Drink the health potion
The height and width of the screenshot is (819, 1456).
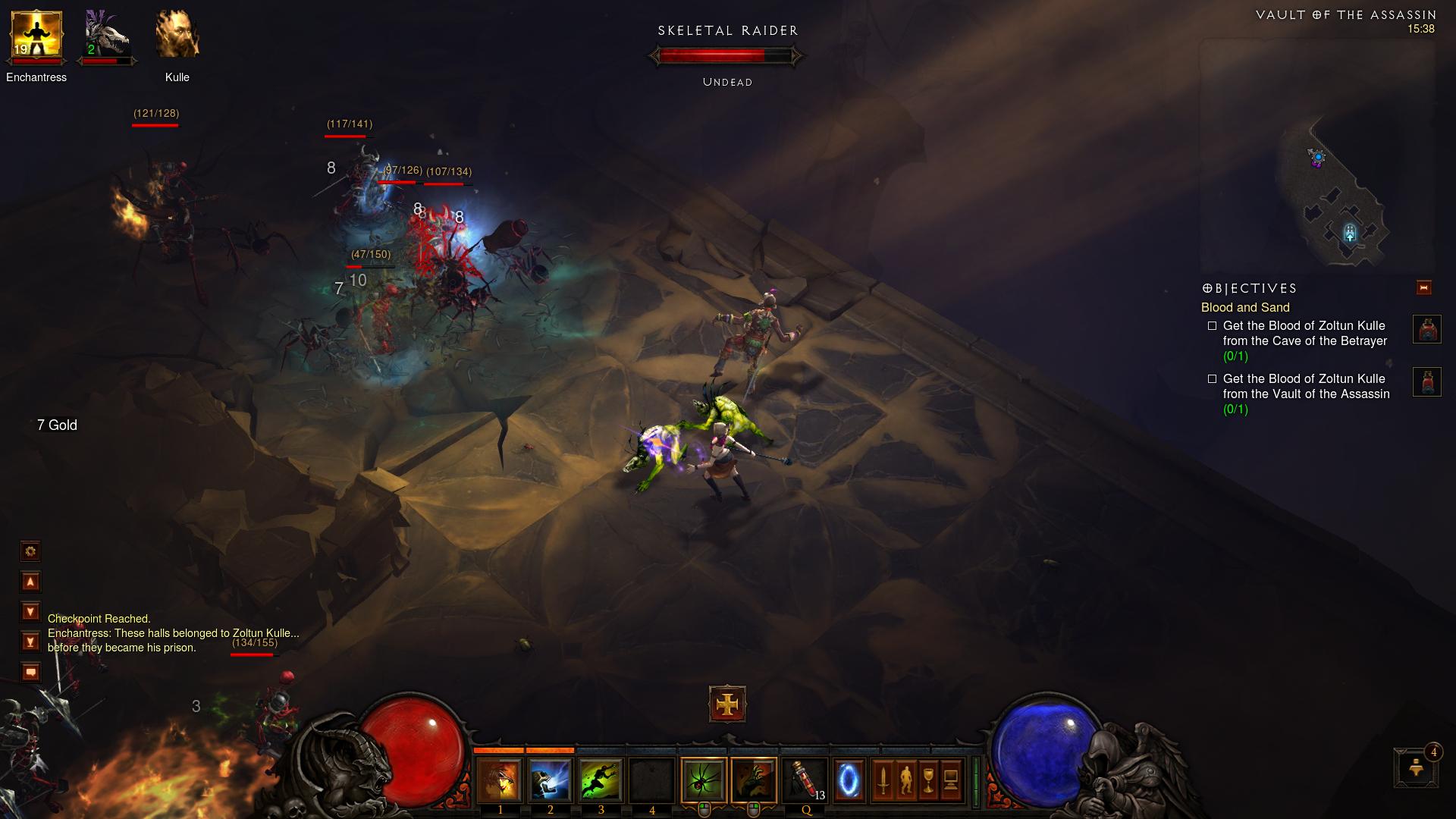805,780
